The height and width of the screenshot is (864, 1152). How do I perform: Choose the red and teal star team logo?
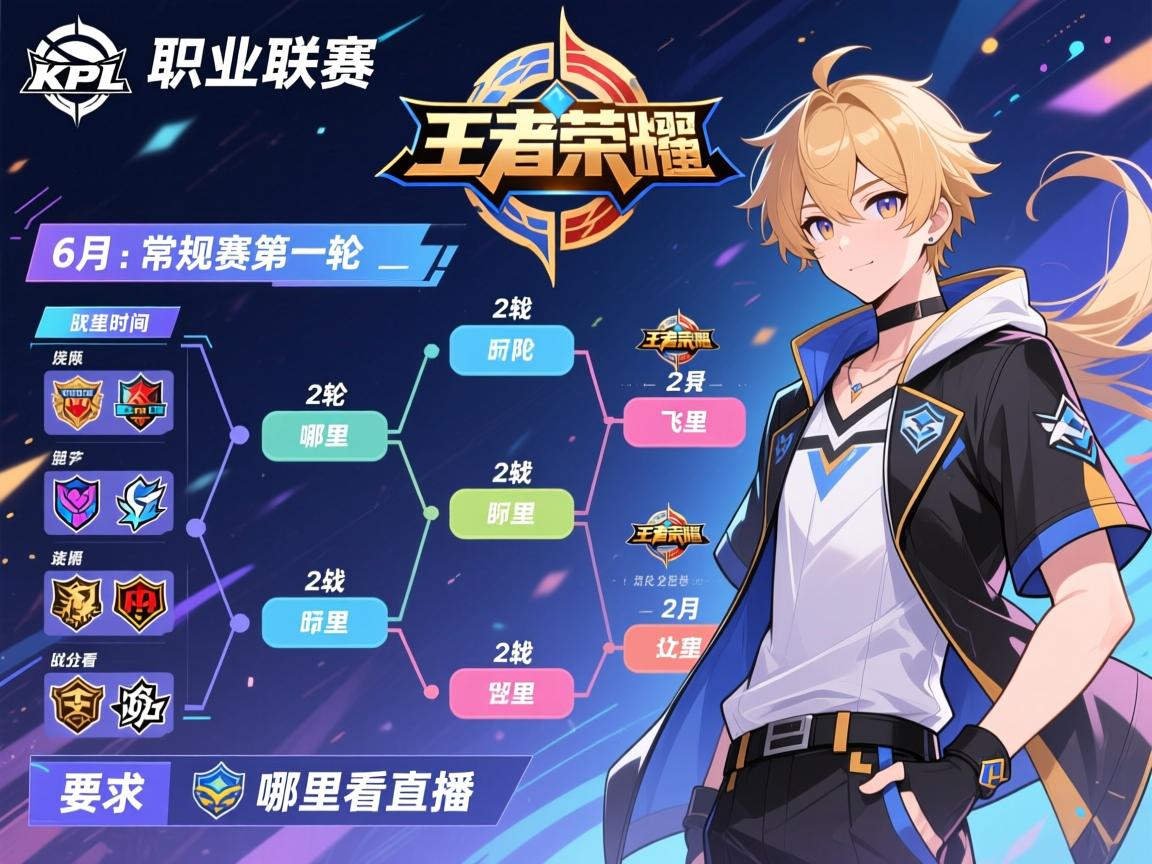[x=141, y=402]
